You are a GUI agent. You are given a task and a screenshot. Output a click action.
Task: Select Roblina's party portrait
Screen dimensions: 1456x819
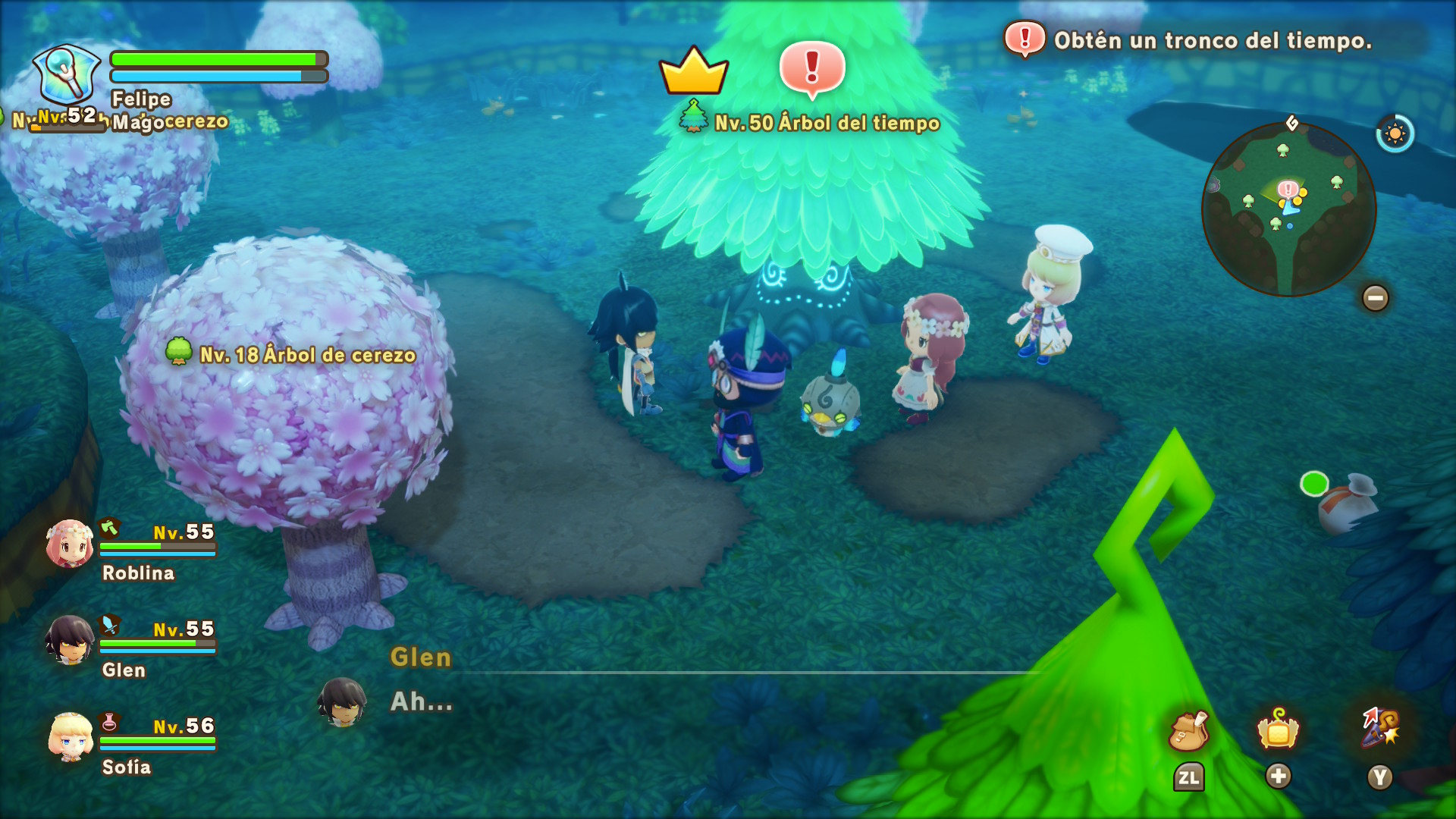(x=70, y=544)
